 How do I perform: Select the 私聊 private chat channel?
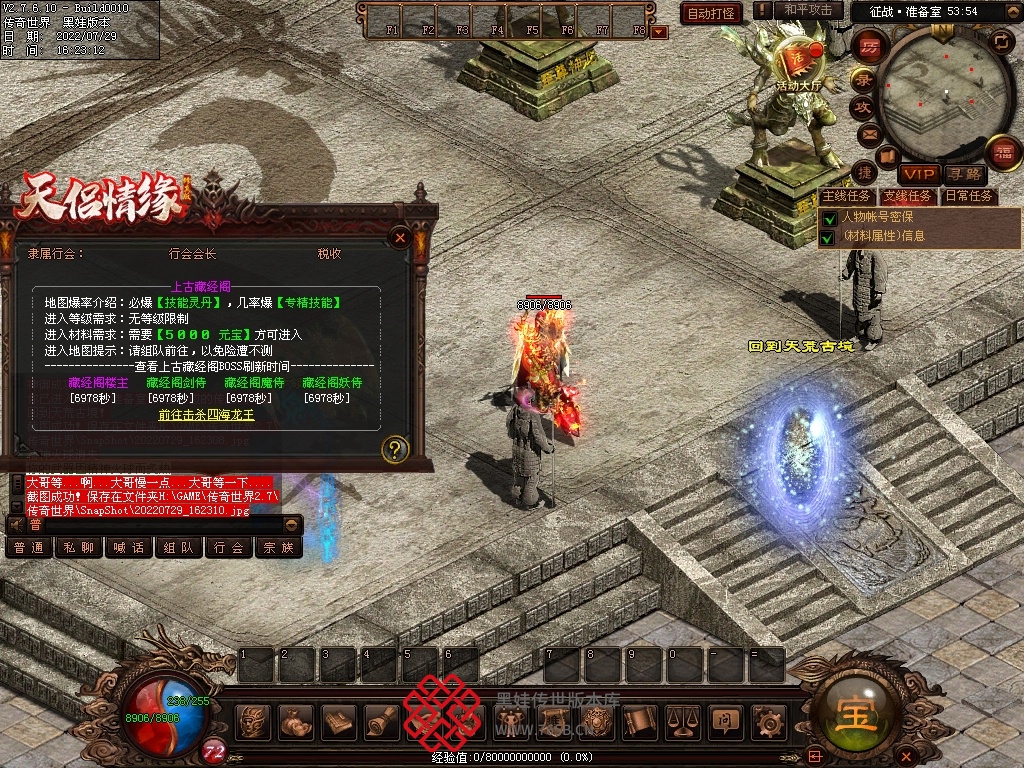(79, 548)
